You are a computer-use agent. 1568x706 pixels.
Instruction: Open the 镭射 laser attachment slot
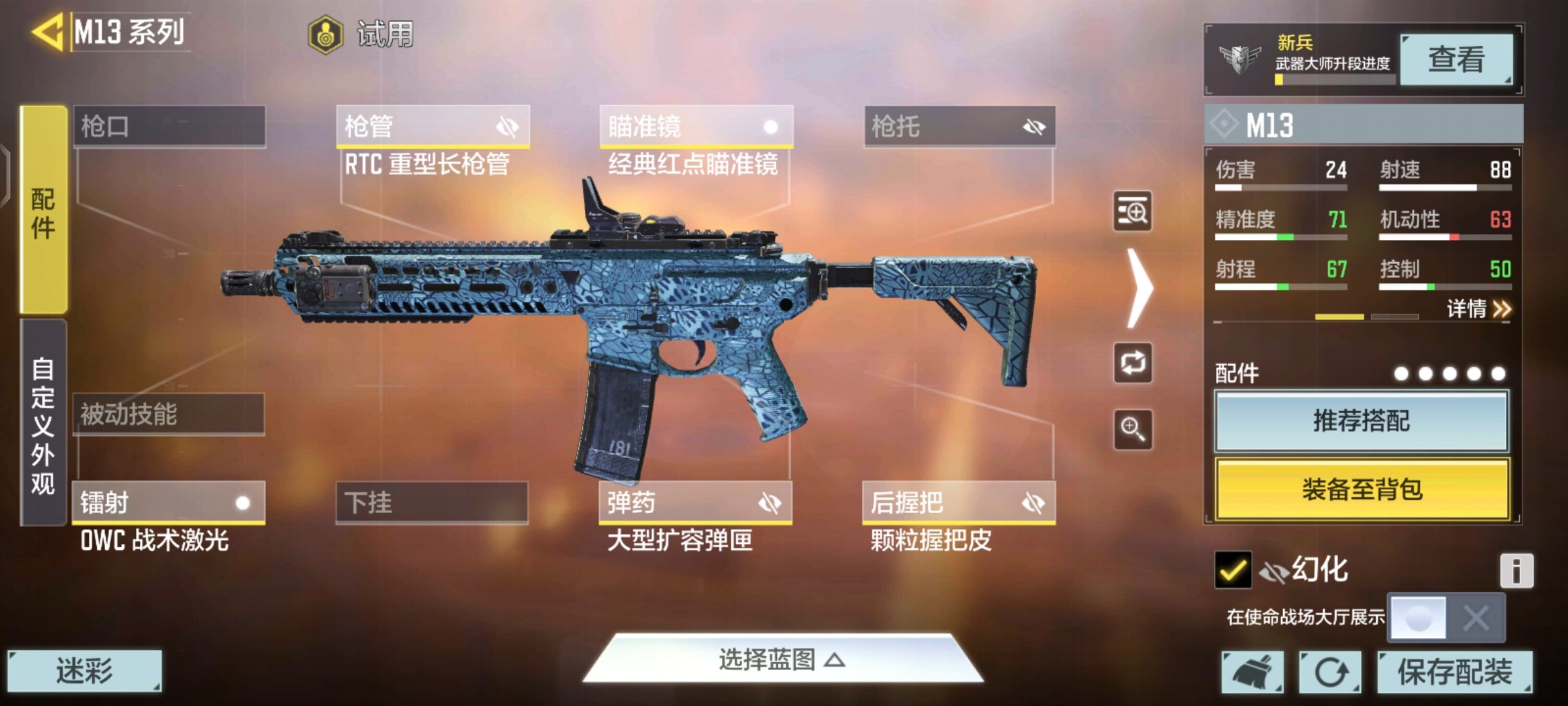click(169, 503)
